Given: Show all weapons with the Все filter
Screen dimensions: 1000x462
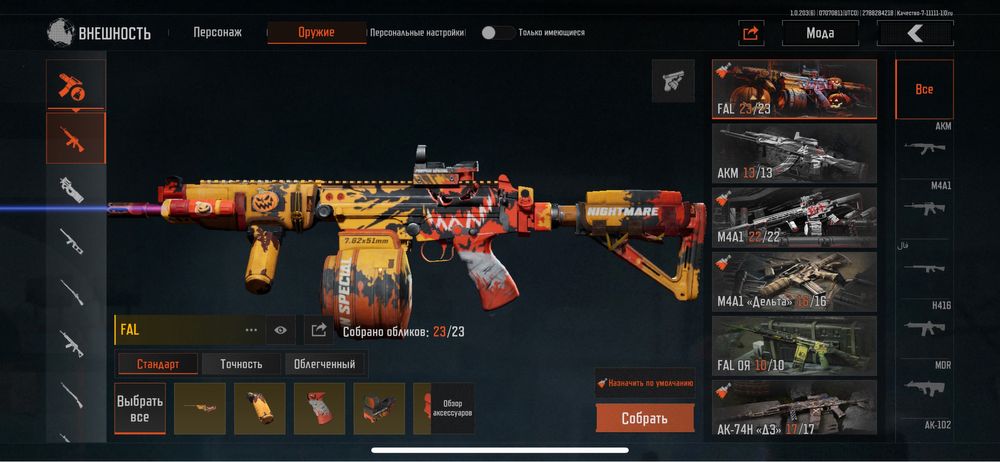Looking at the screenshot, I should [924, 89].
